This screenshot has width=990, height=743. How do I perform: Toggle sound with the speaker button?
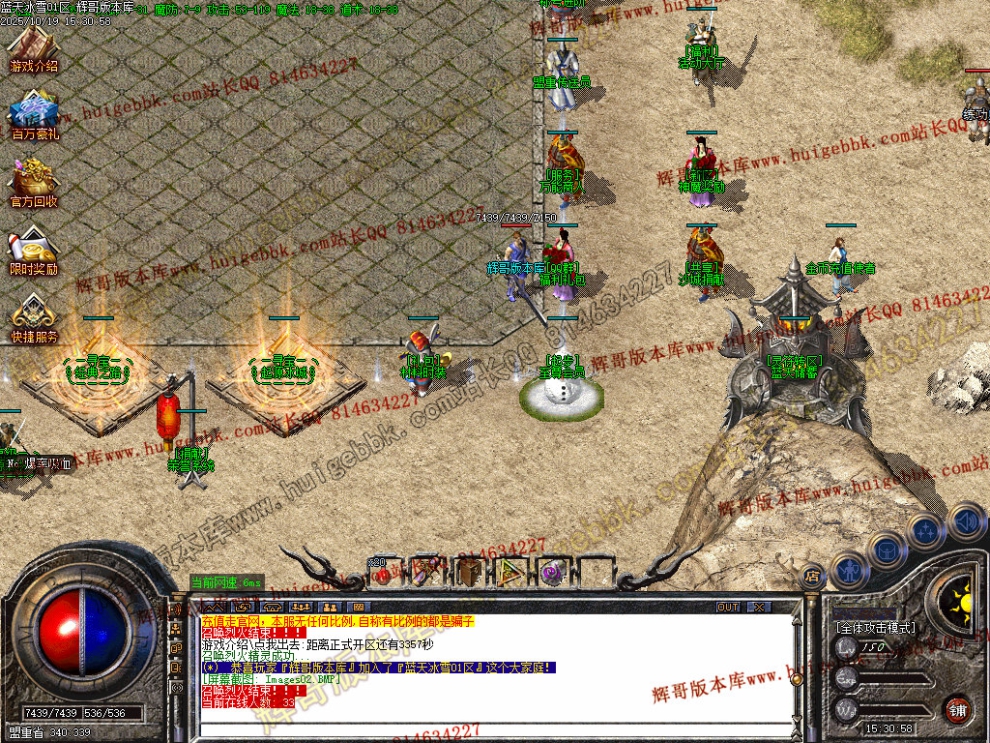966,521
